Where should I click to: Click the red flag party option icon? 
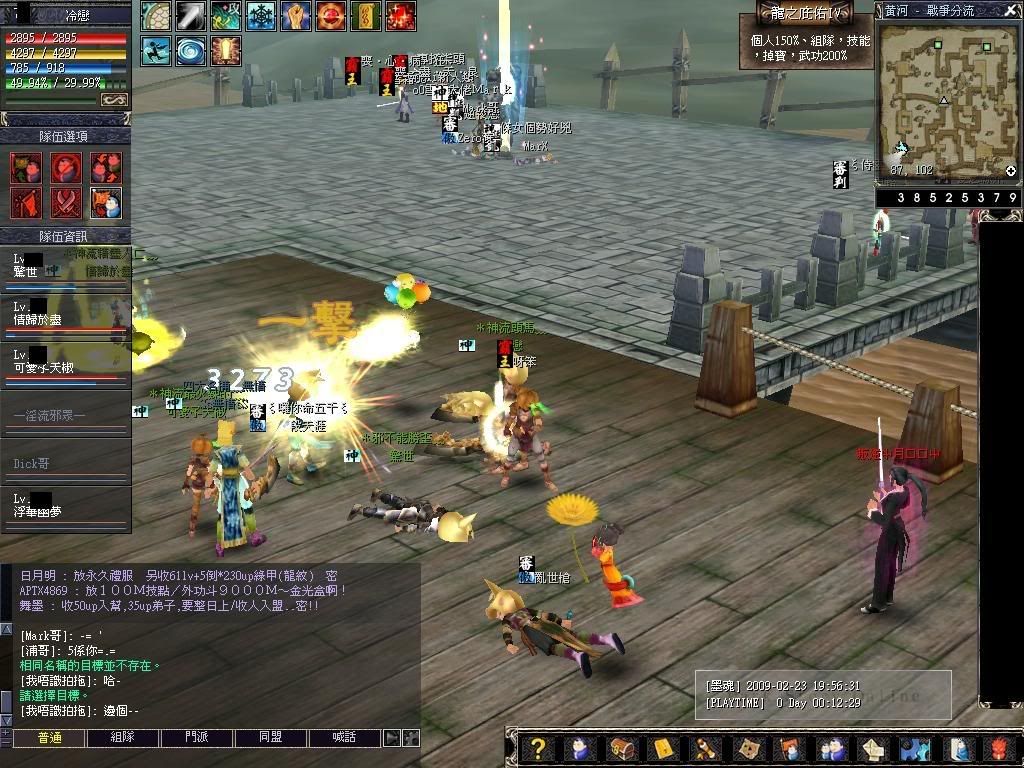26,203
